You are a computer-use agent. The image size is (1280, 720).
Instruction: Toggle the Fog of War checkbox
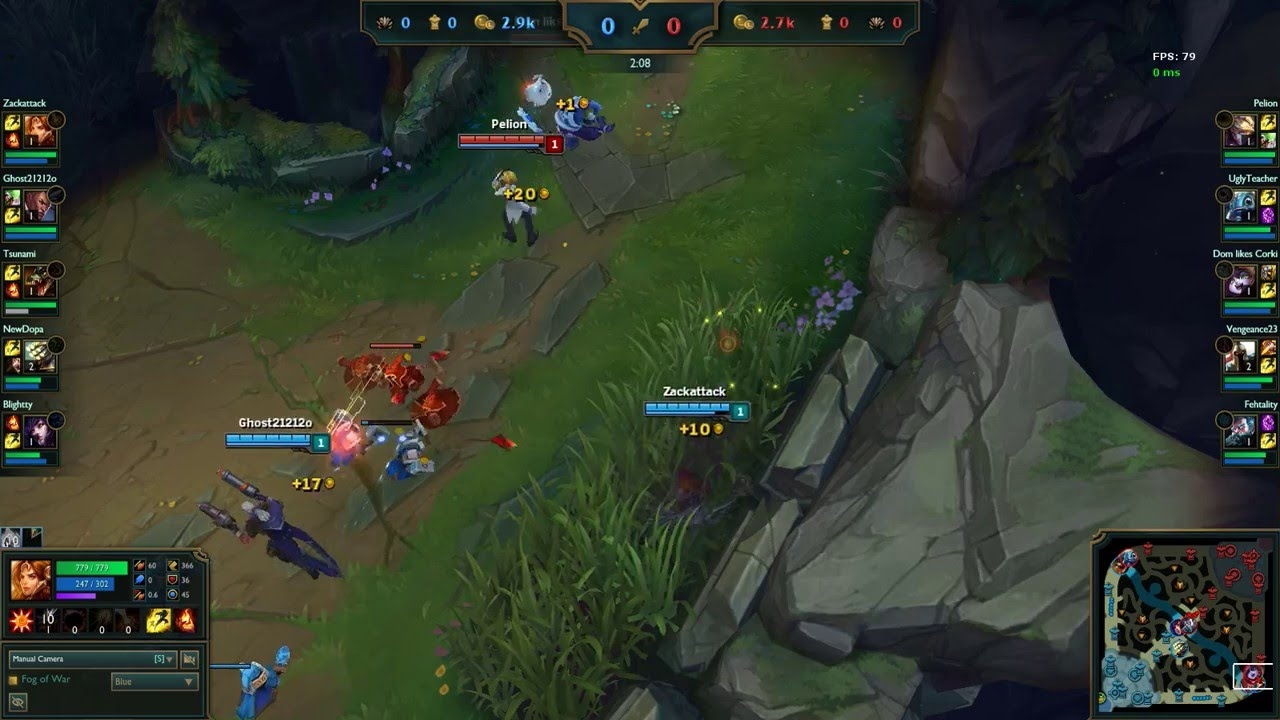[x=14, y=679]
